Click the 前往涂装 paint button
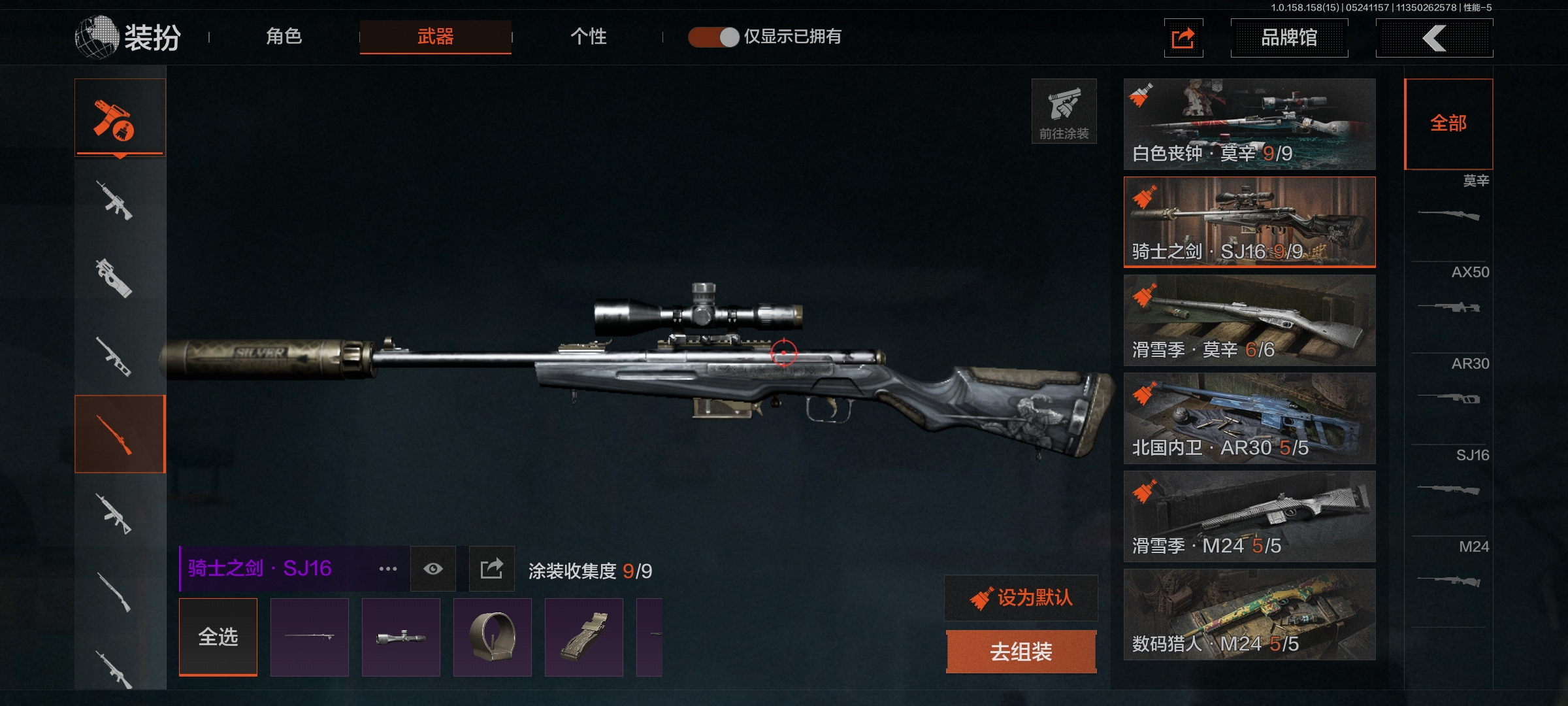The image size is (1568, 706). pos(1064,111)
